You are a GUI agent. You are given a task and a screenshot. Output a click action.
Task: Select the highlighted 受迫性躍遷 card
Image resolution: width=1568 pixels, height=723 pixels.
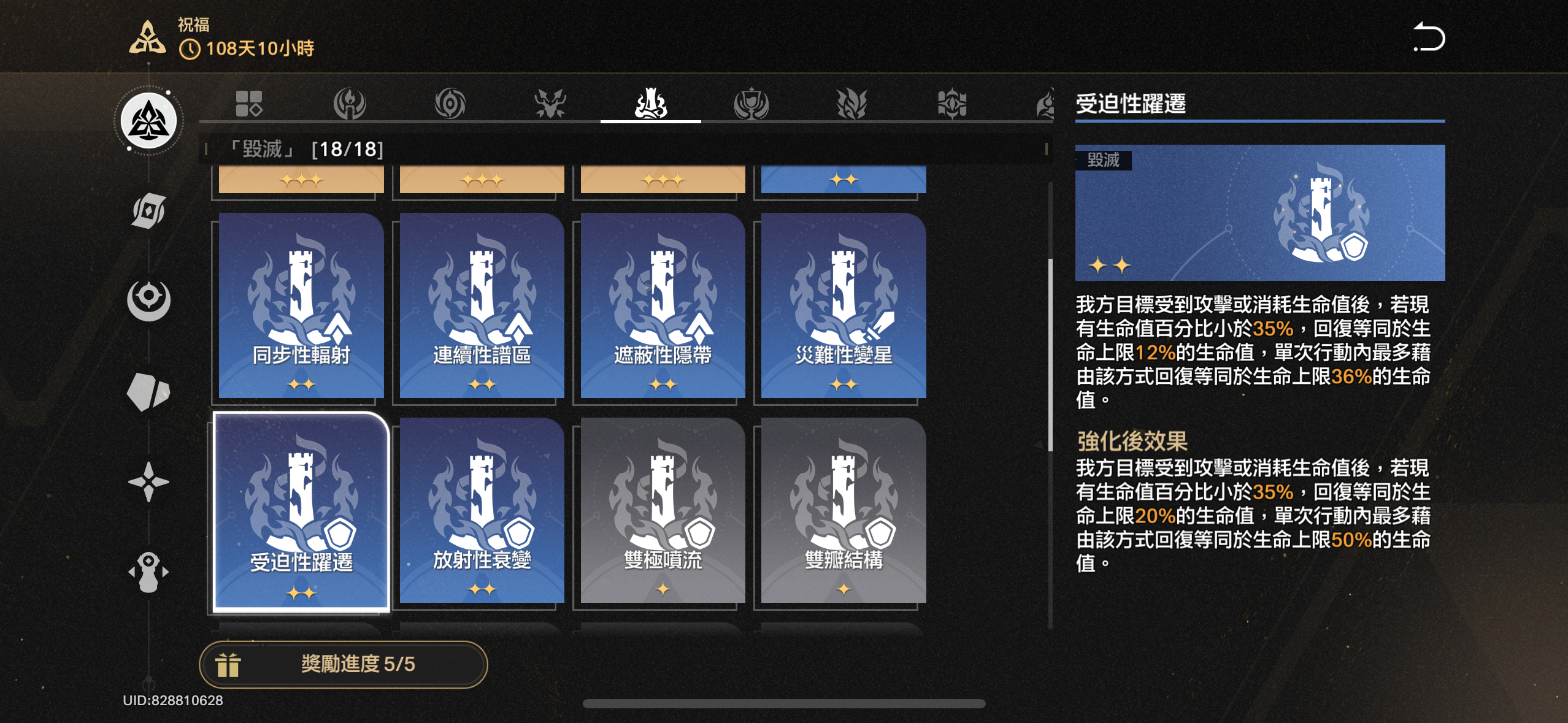click(x=301, y=511)
